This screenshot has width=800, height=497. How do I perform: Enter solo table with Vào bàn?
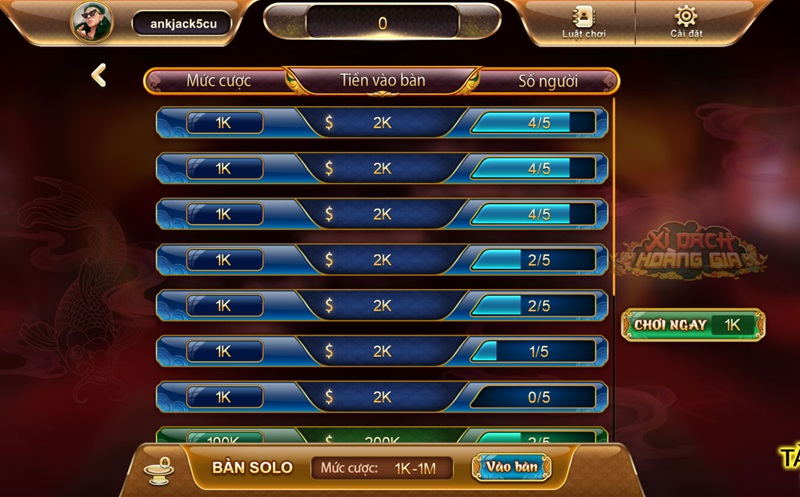click(x=512, y=467)
